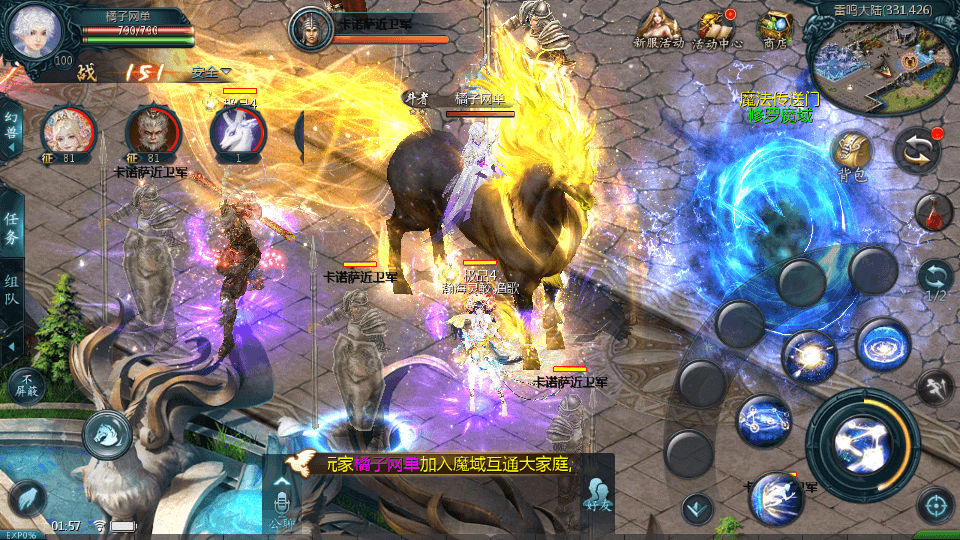Image resolution: width=960 pixels, height=540 pixels.
Task: Open the 商店 shop
Action: [x=774, y=28]
